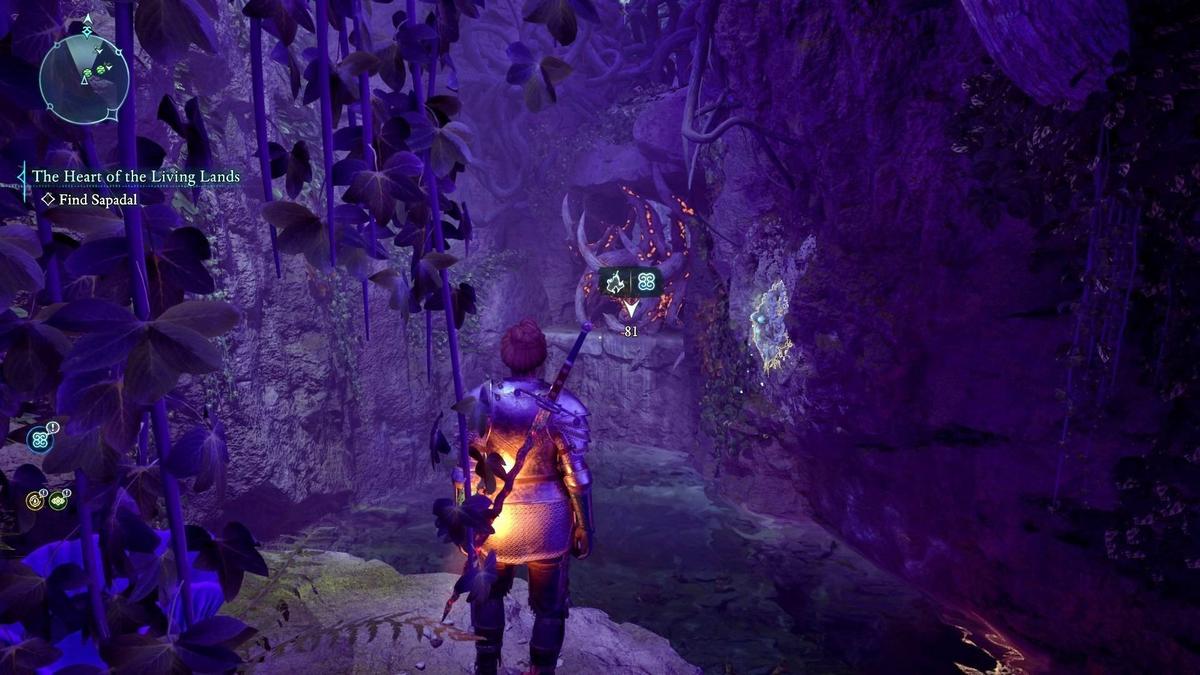
Task: Activate the yellow spiral companion icon
Action: tap(34, 499)
